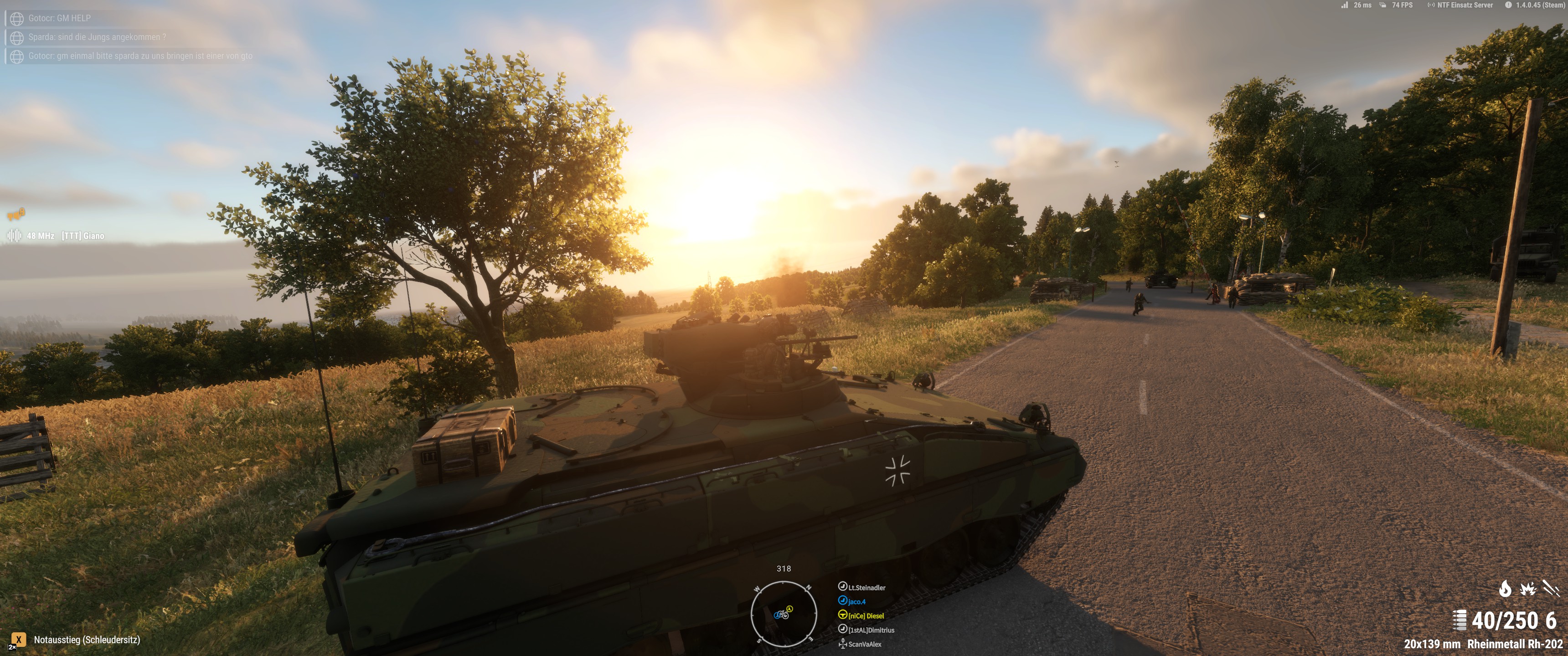Click the orange megaphone icon
This screenshot has height=656, width=1568.
pos(16,214)
